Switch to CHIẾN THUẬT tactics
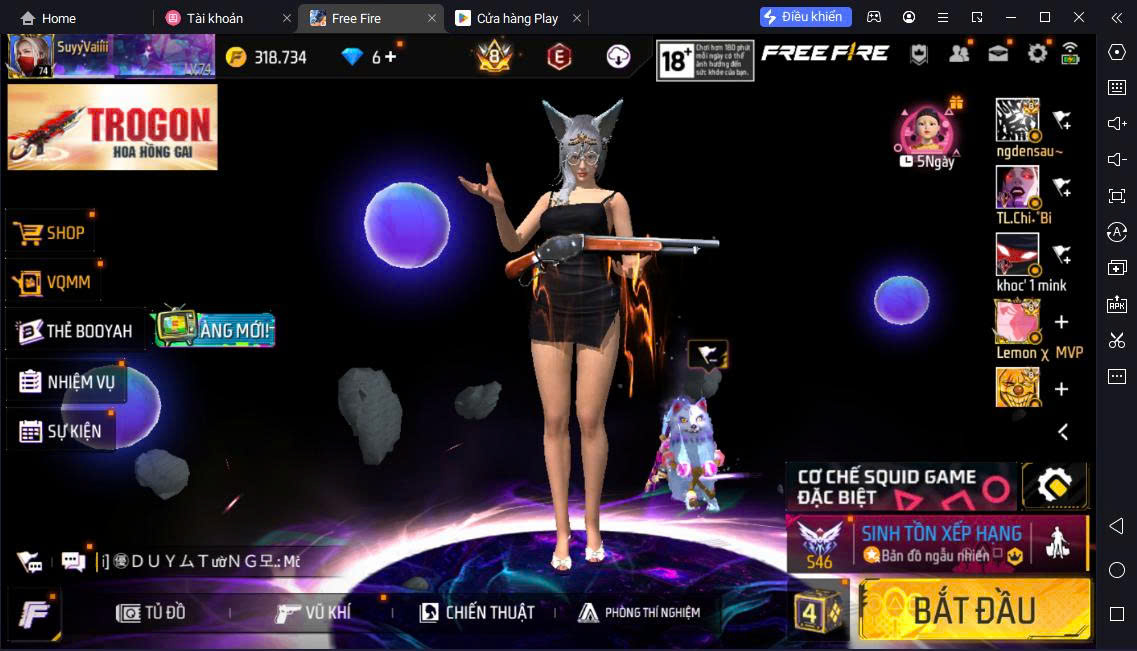This screenshot has height=651, width=1137. tap(477, 612)
